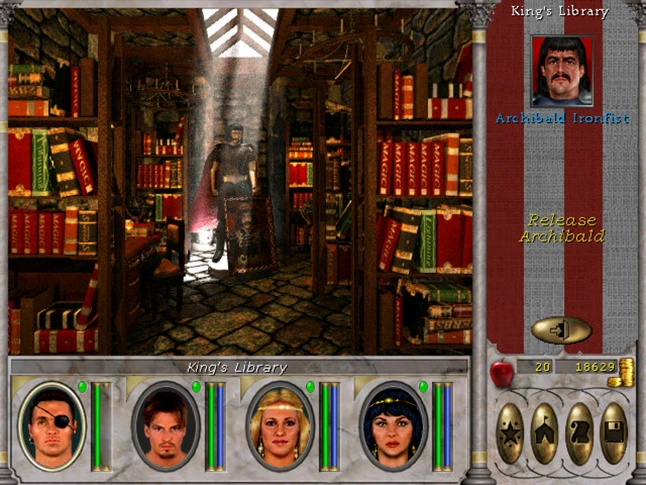Image resolution: width=646 pixels, height=485 pixels.
Task: Select the goateed man's party portrait
Action: pos(166,425)
